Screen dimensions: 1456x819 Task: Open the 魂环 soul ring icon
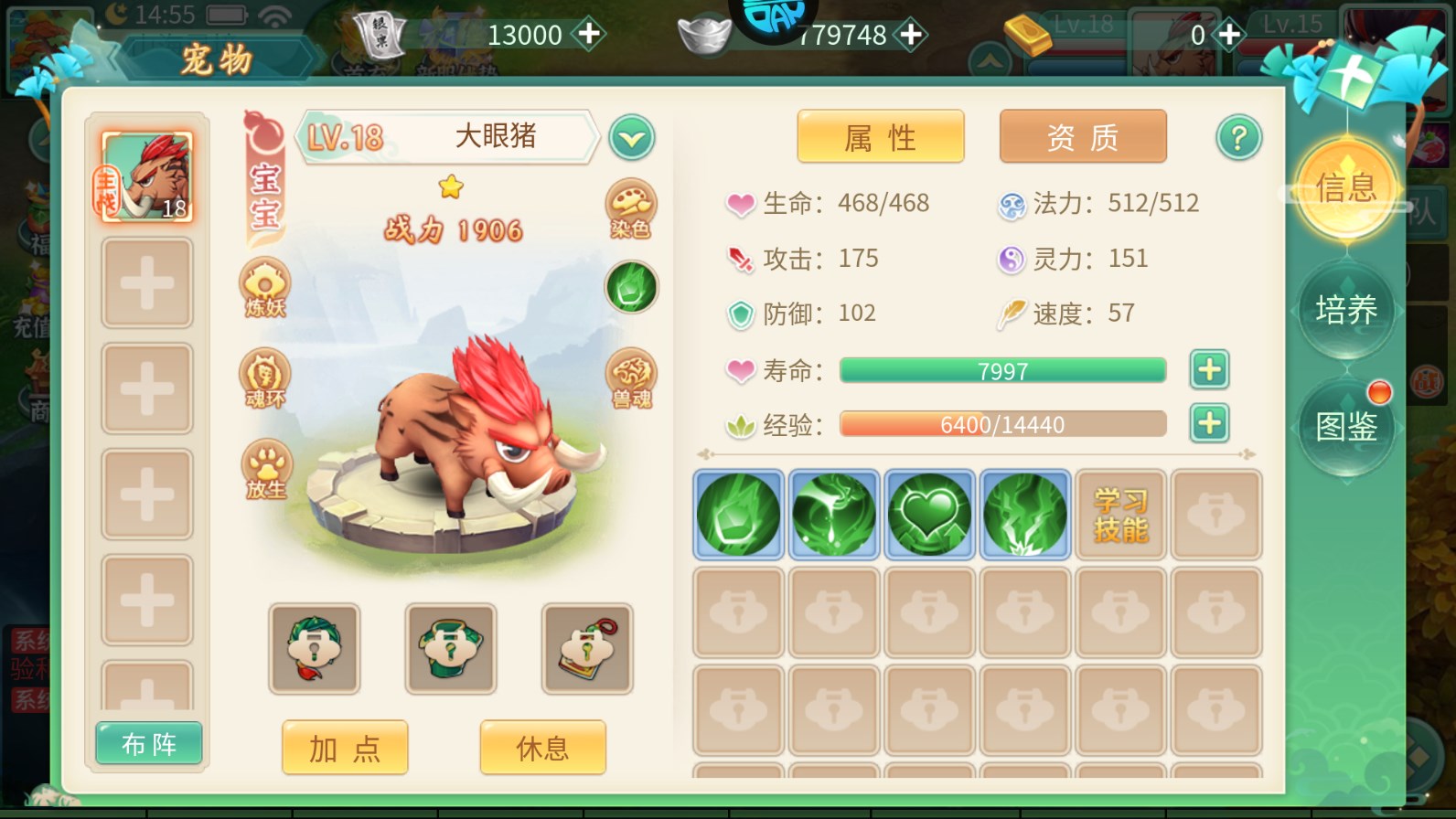point(265,378)
